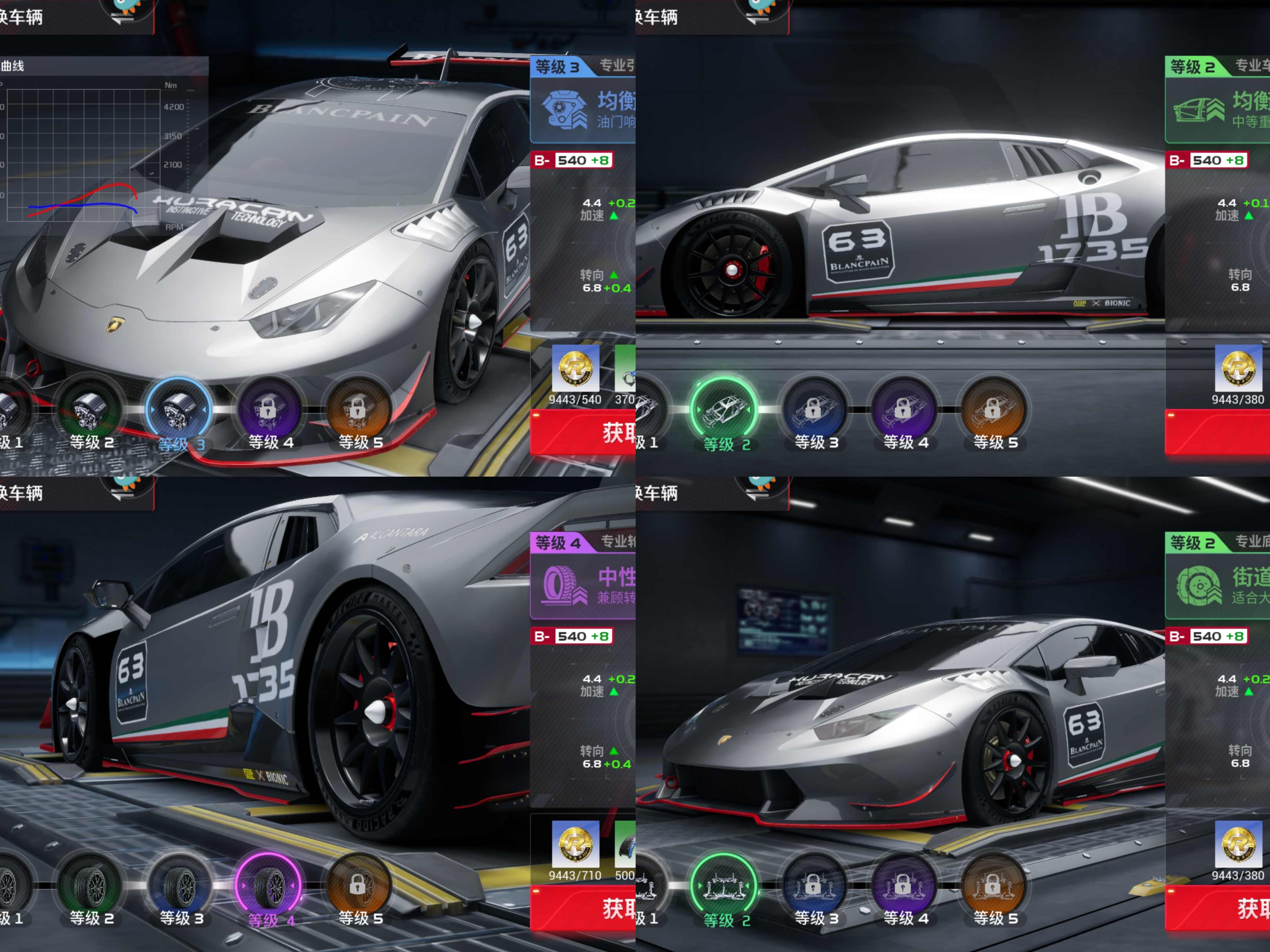Select the purple tire level 4 node
Viewport: 1270px width, 952px height.
268,886
